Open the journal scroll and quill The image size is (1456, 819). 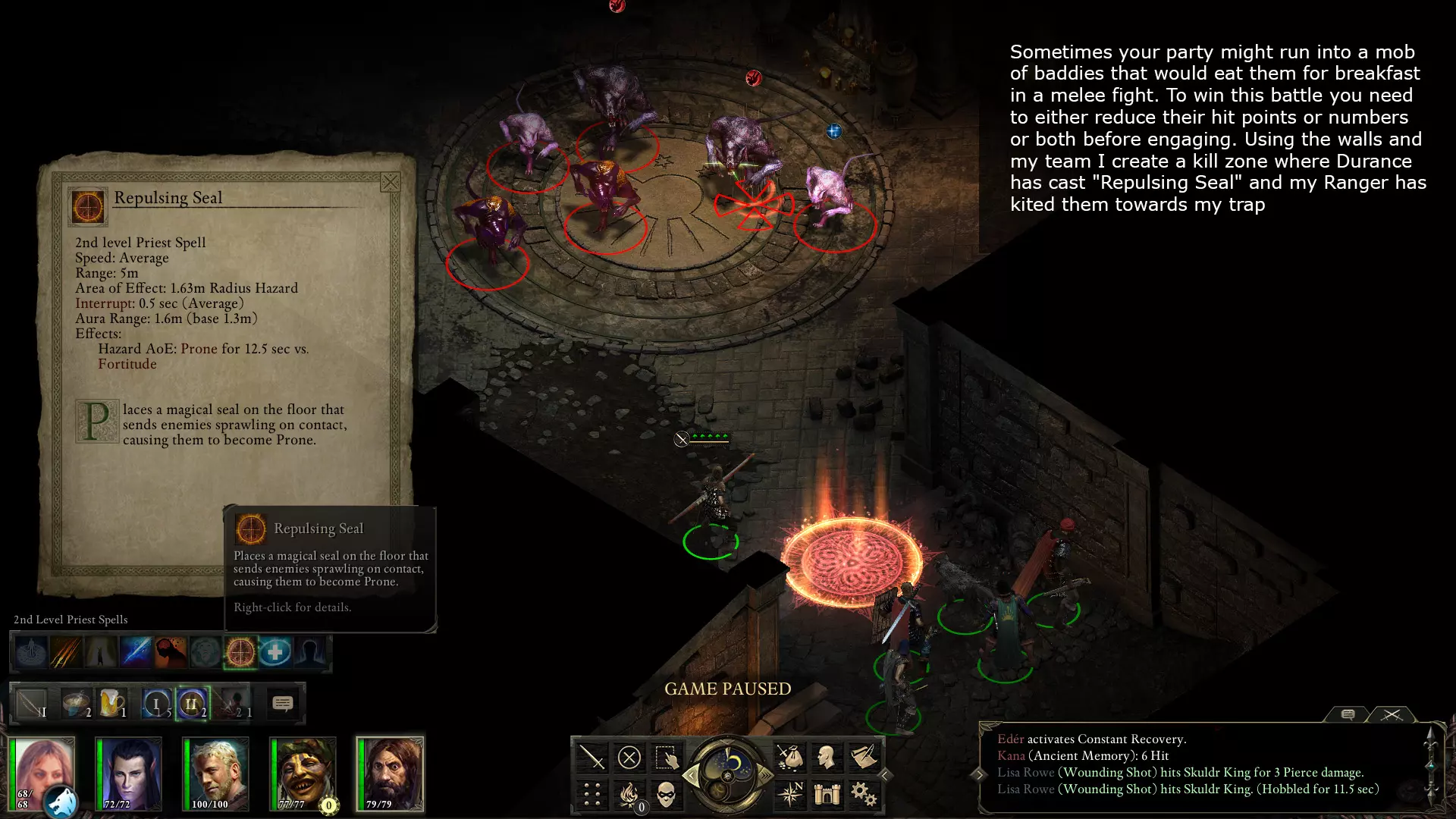(863, 757)
